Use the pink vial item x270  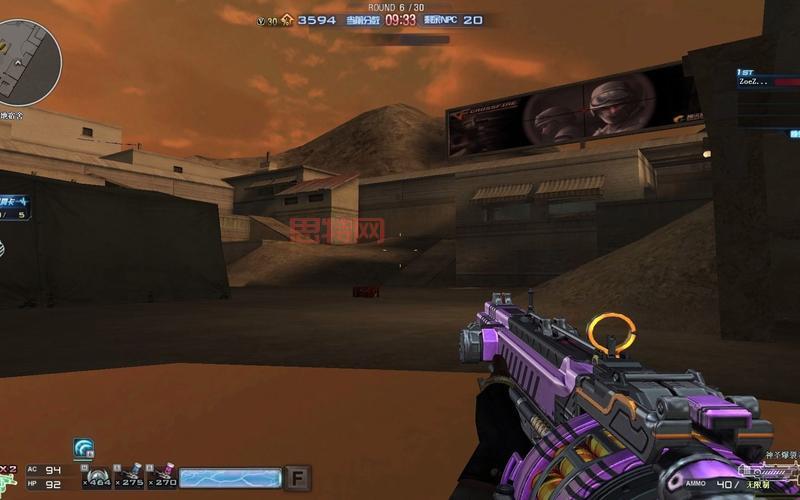coord(163,476)
